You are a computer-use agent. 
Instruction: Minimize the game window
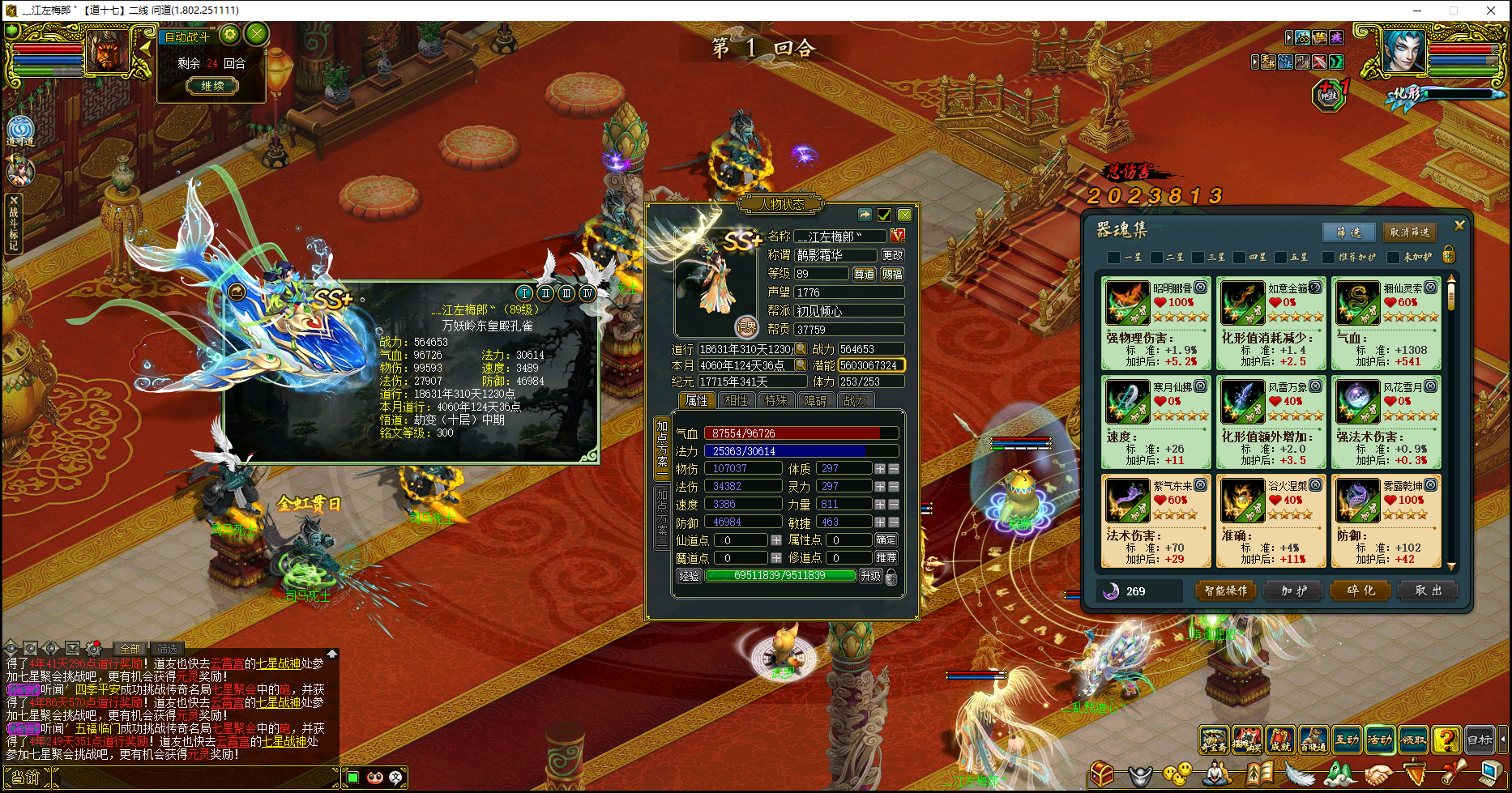coord(1418,11)
